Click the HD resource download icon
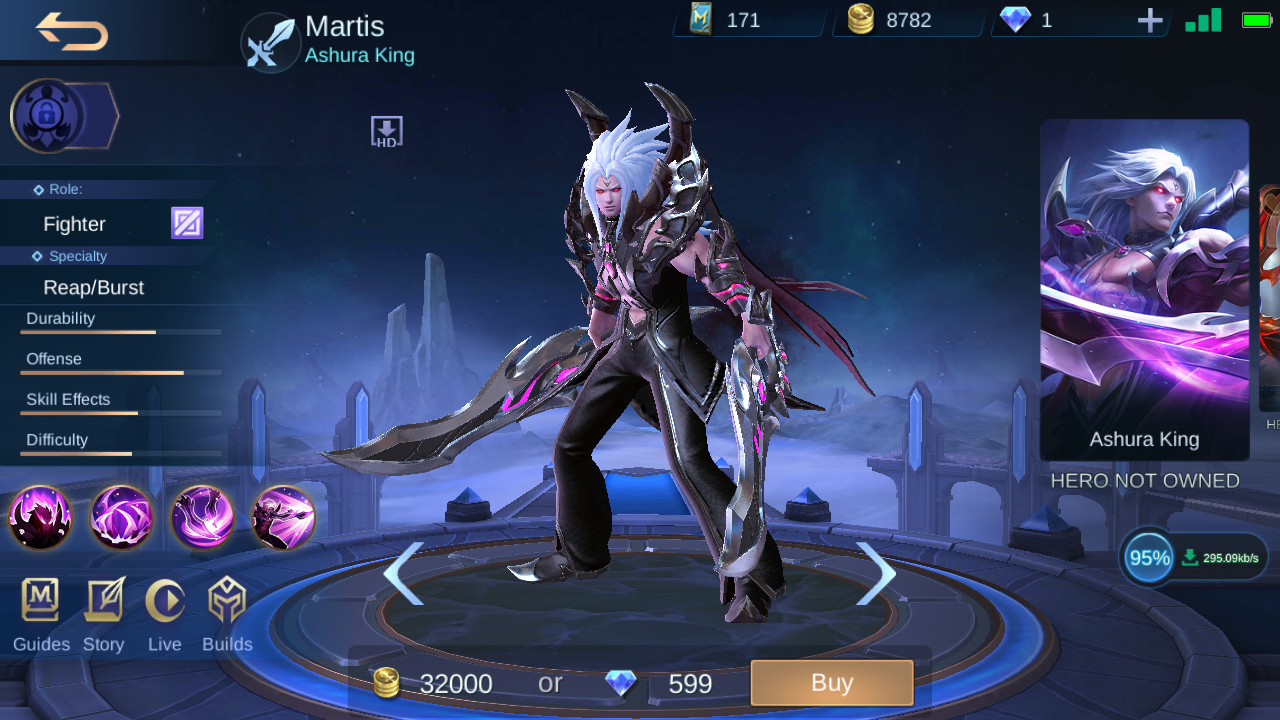The height and width of the screenshot is (720, 1280). [x=386, y=130]
